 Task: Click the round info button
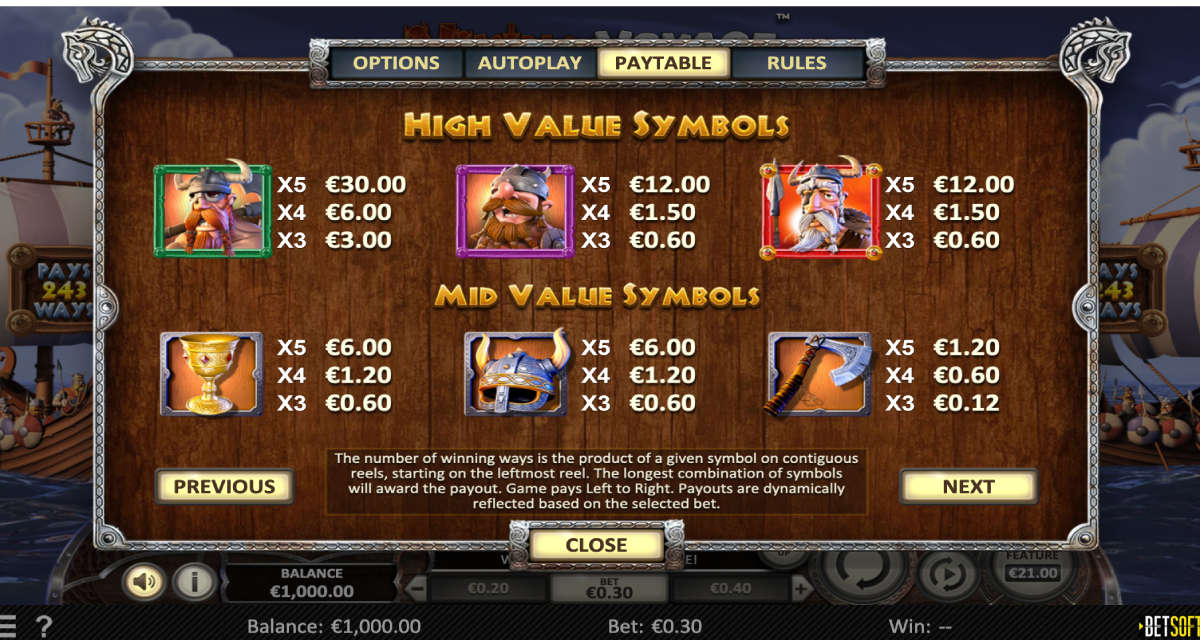click(194, 581)
